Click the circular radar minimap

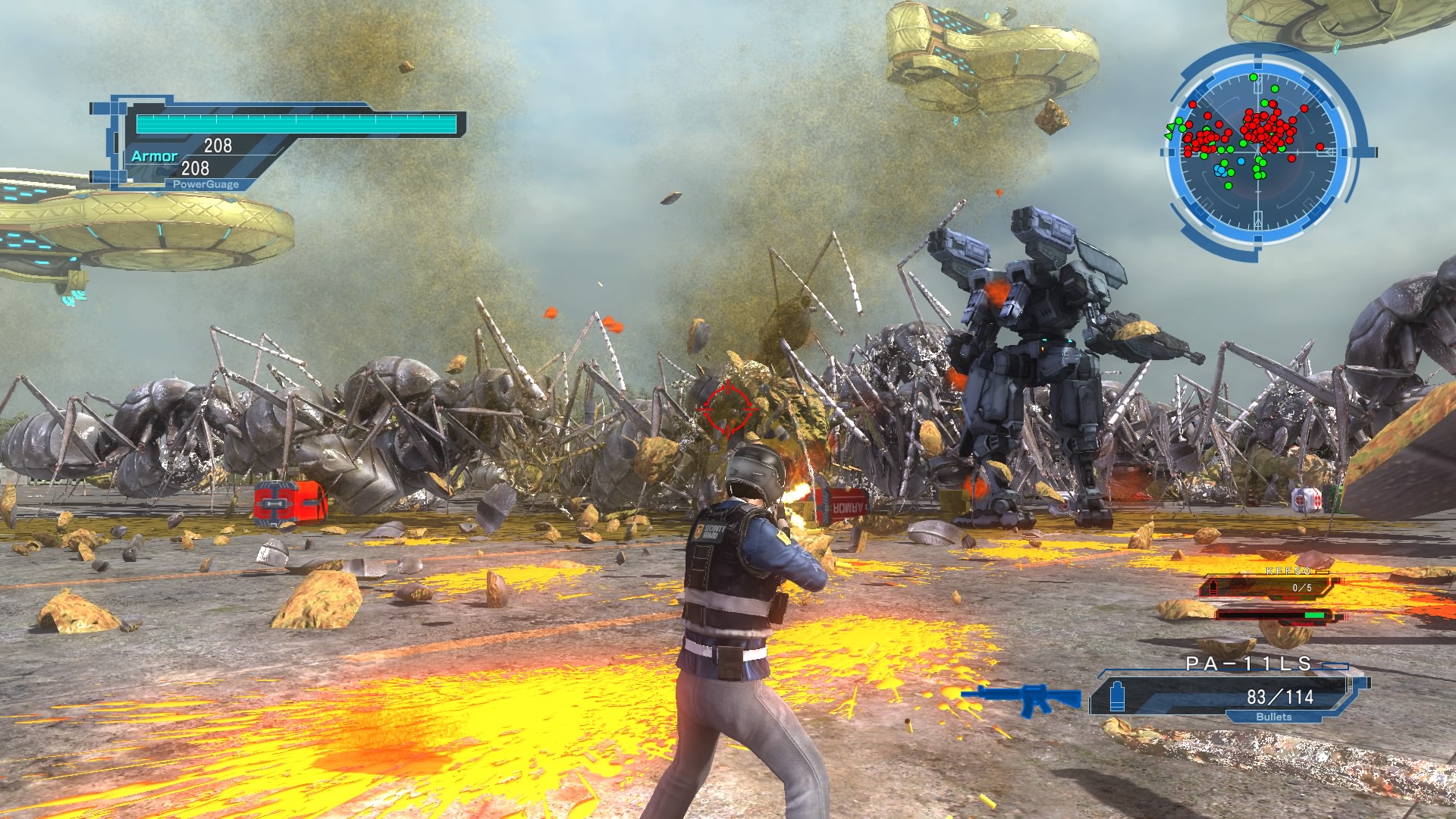[x=1259, y=152]
